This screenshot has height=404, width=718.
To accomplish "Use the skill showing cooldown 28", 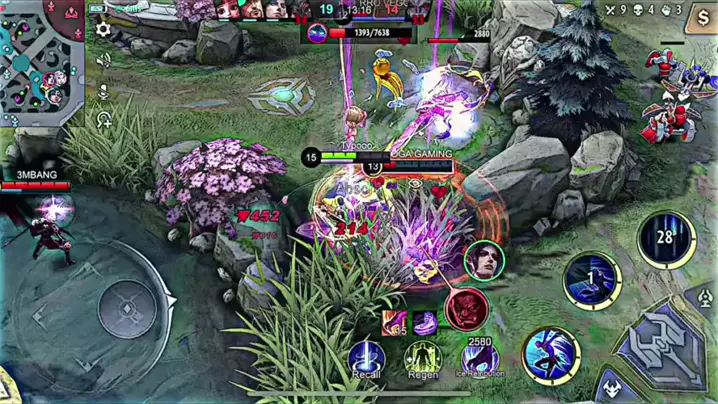I will point(664,240).
